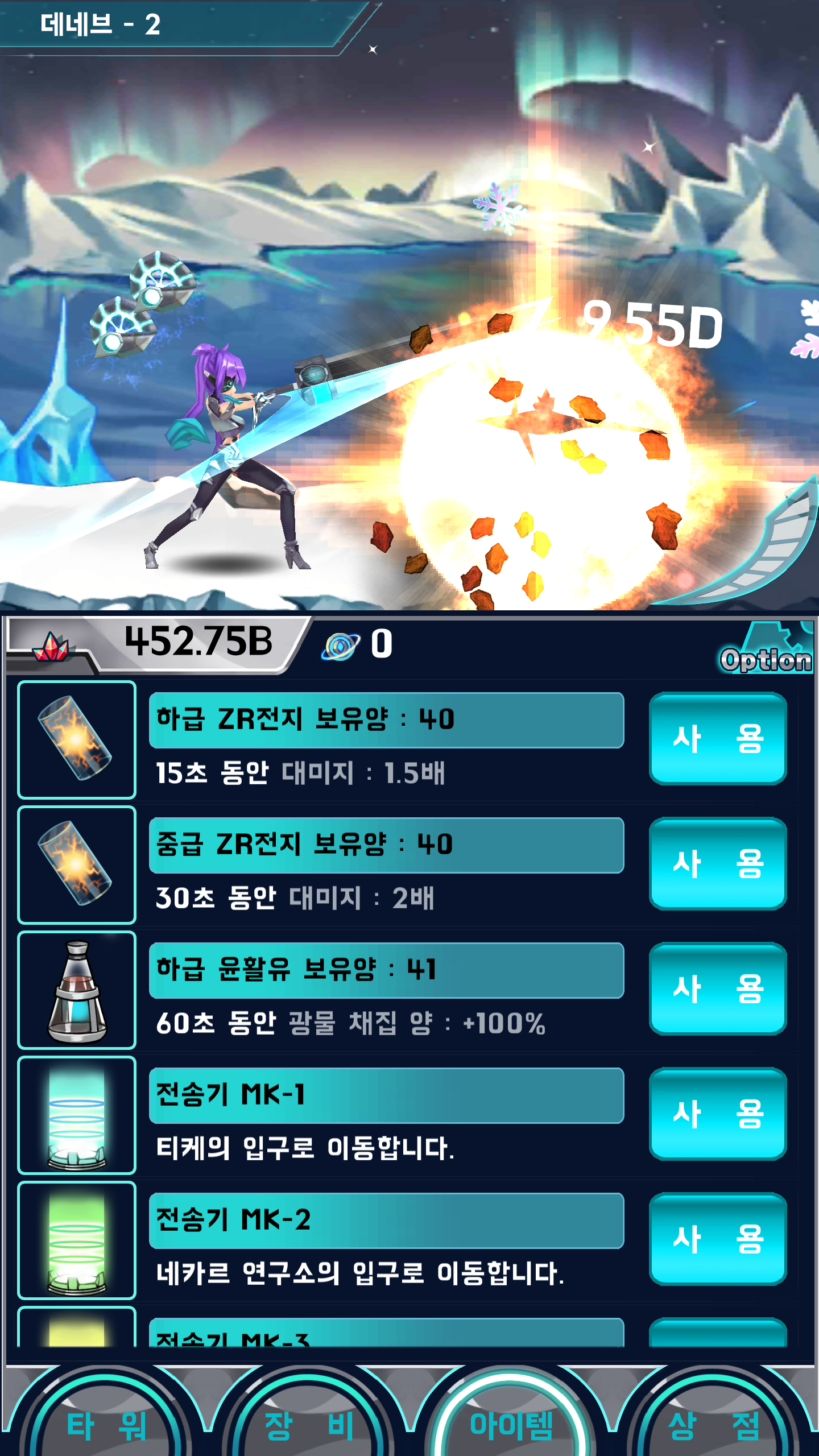Click the 하급 ZR전지 battery icon
The width and height of the screenshot is (819, 1456).
[x=76, y=739]
